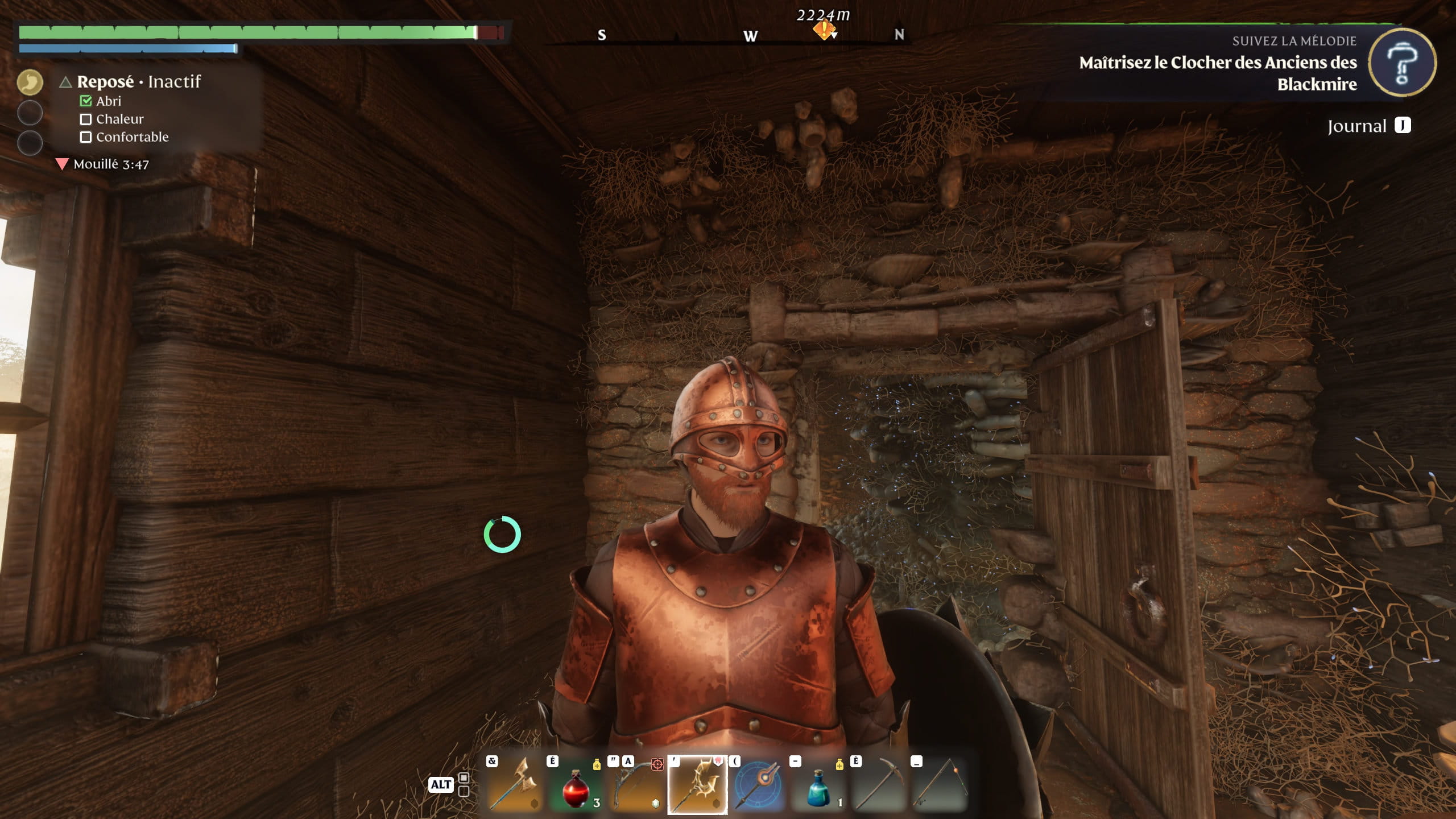The image size is (1456, 819).
Task: Click the orange quest marker on compass
Action: [823, 30]
